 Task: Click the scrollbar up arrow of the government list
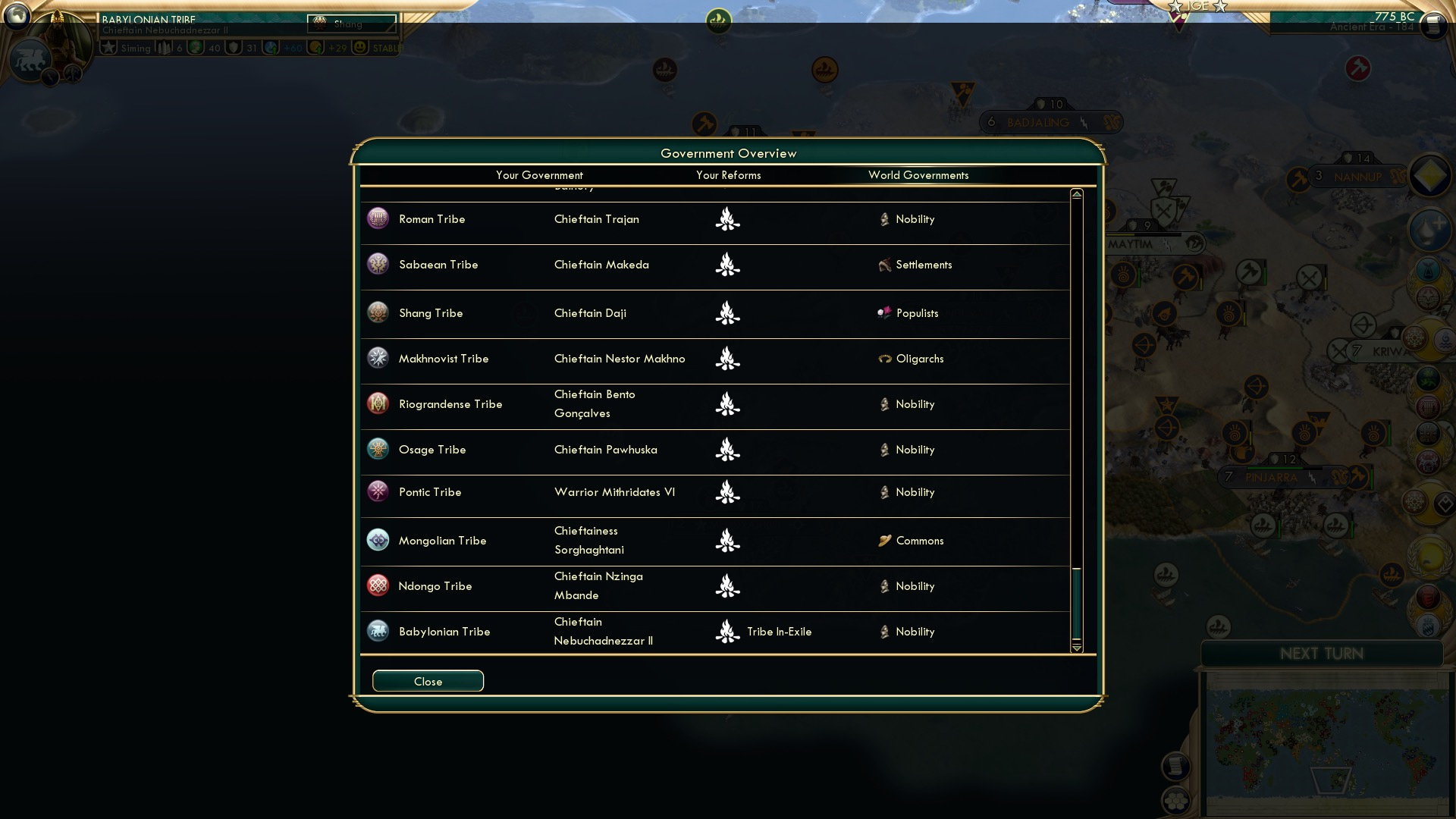coord(1075,193)
